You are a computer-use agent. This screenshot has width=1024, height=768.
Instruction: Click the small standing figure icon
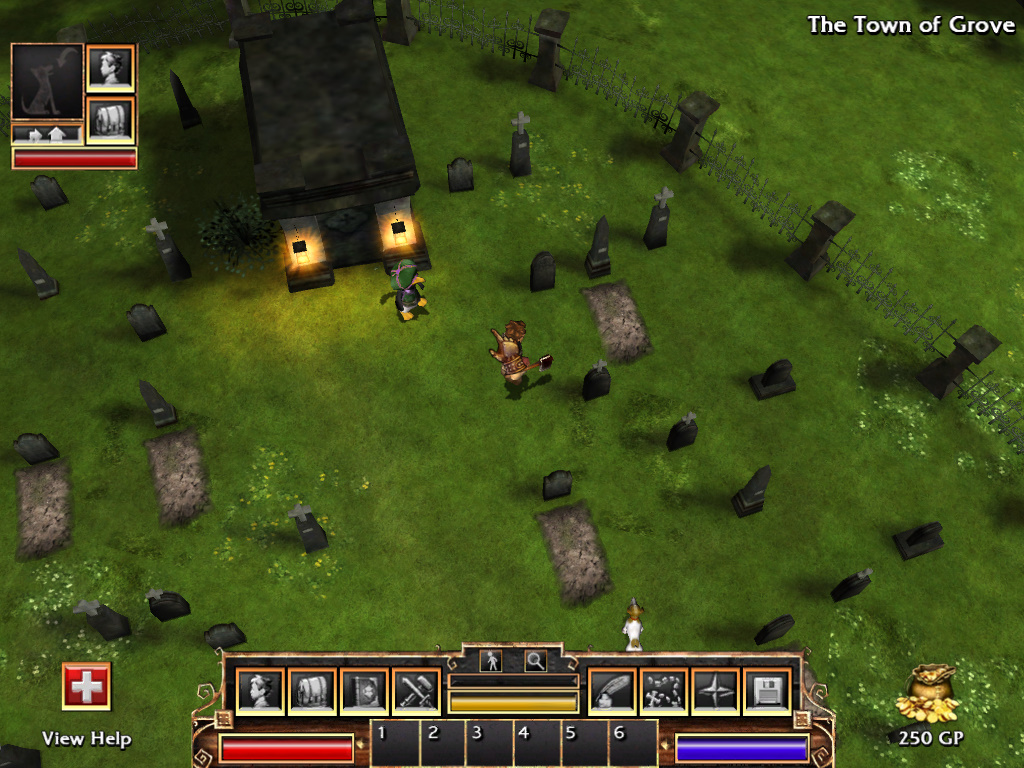[491, 661]
